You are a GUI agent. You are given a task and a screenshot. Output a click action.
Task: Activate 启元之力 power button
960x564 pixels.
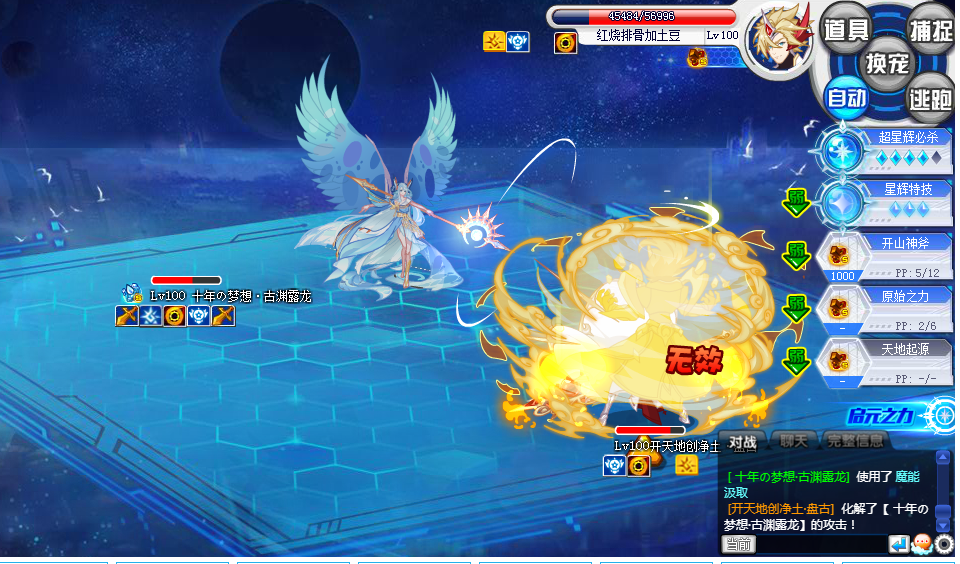click(x=900, y=415)
